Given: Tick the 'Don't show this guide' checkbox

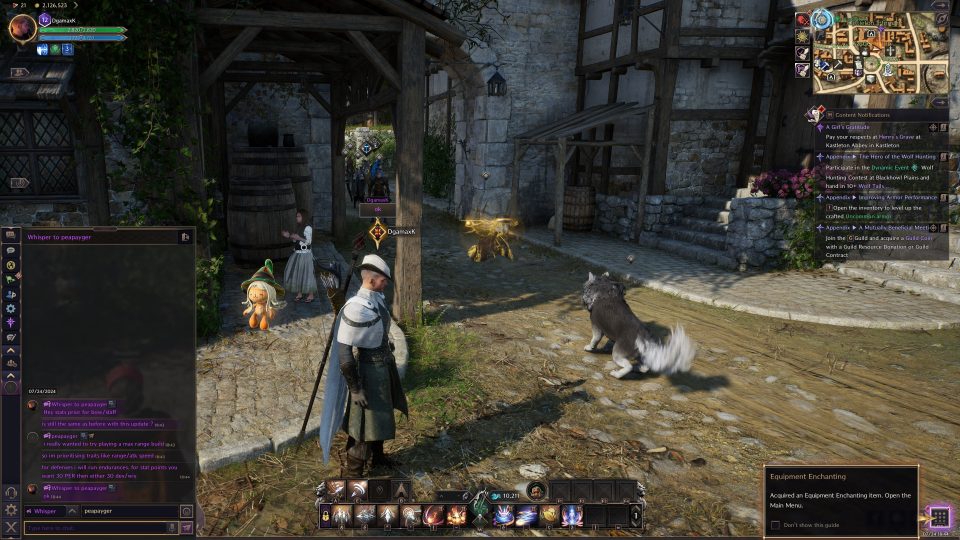Looking at the screenshot, I should pyautogui.click(x=775, y=524).
